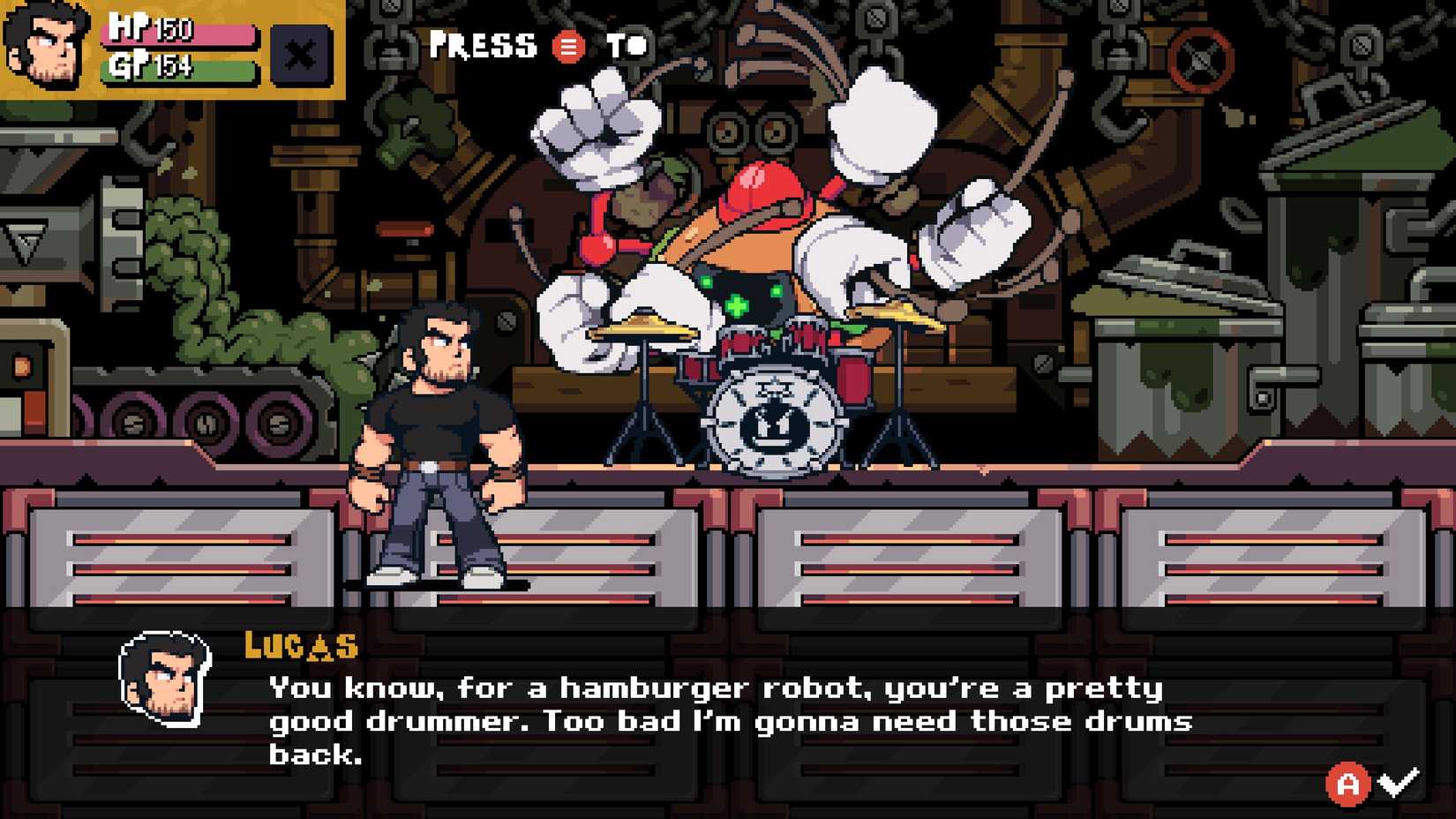Click Lucas's face in the dialogue box
The image size is (1456, 819).
pos(163,680)
